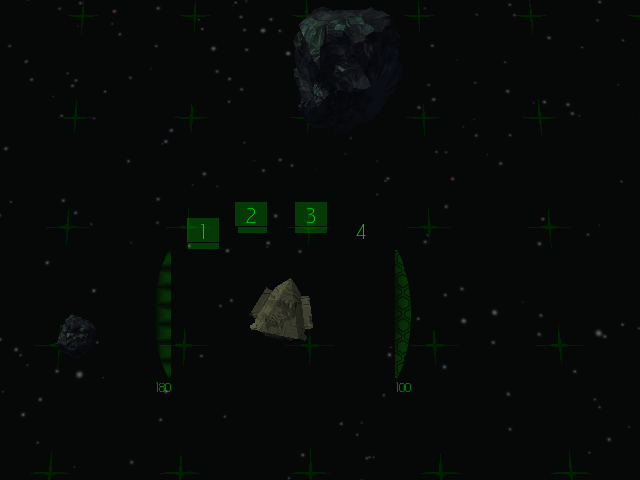Choose the slot numbered 2
The height and width of the screenshot is (480, 640).
pyautogui.click(x=251, y=216)
